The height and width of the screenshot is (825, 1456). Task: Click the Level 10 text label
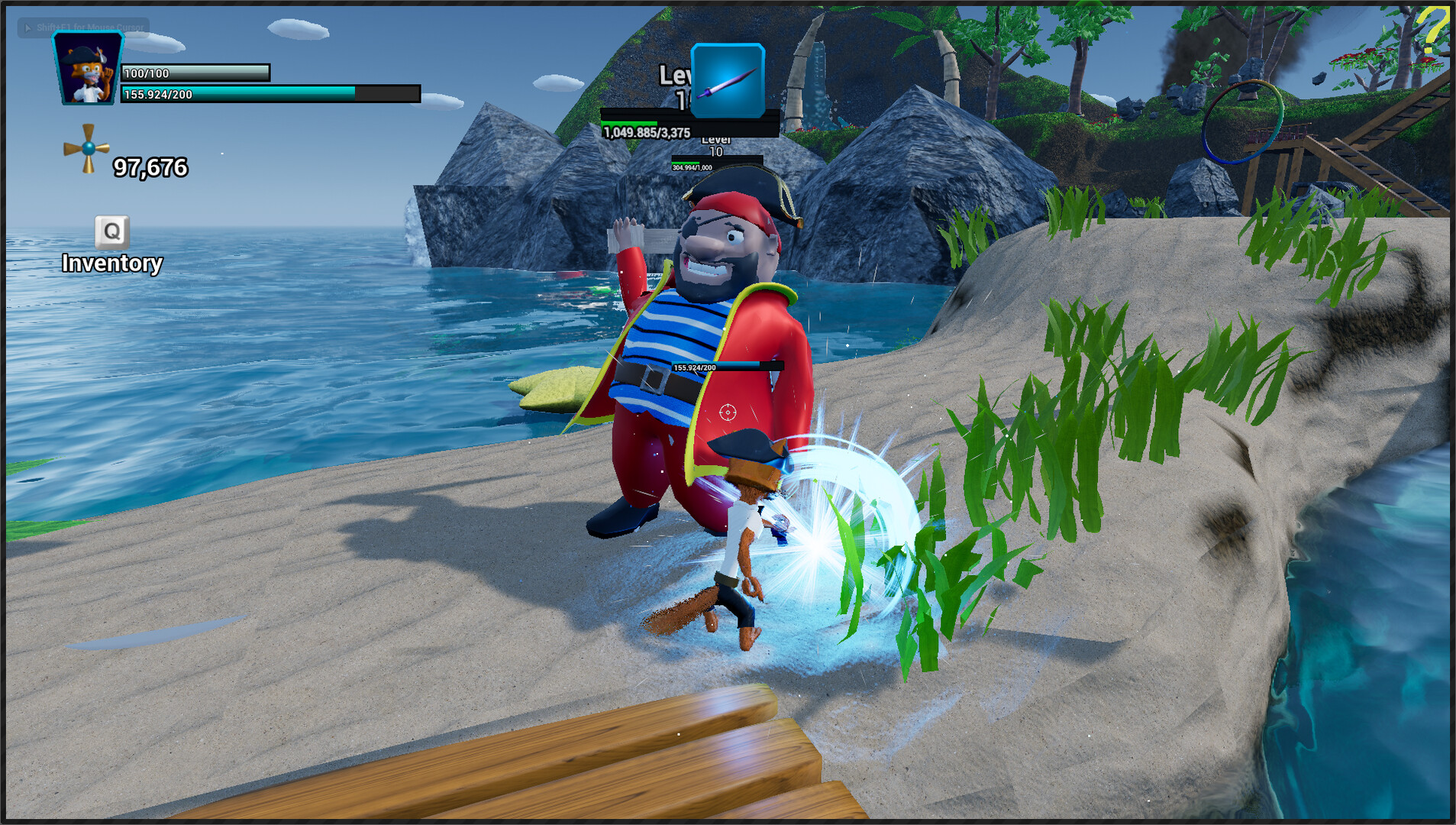point(716,144)
